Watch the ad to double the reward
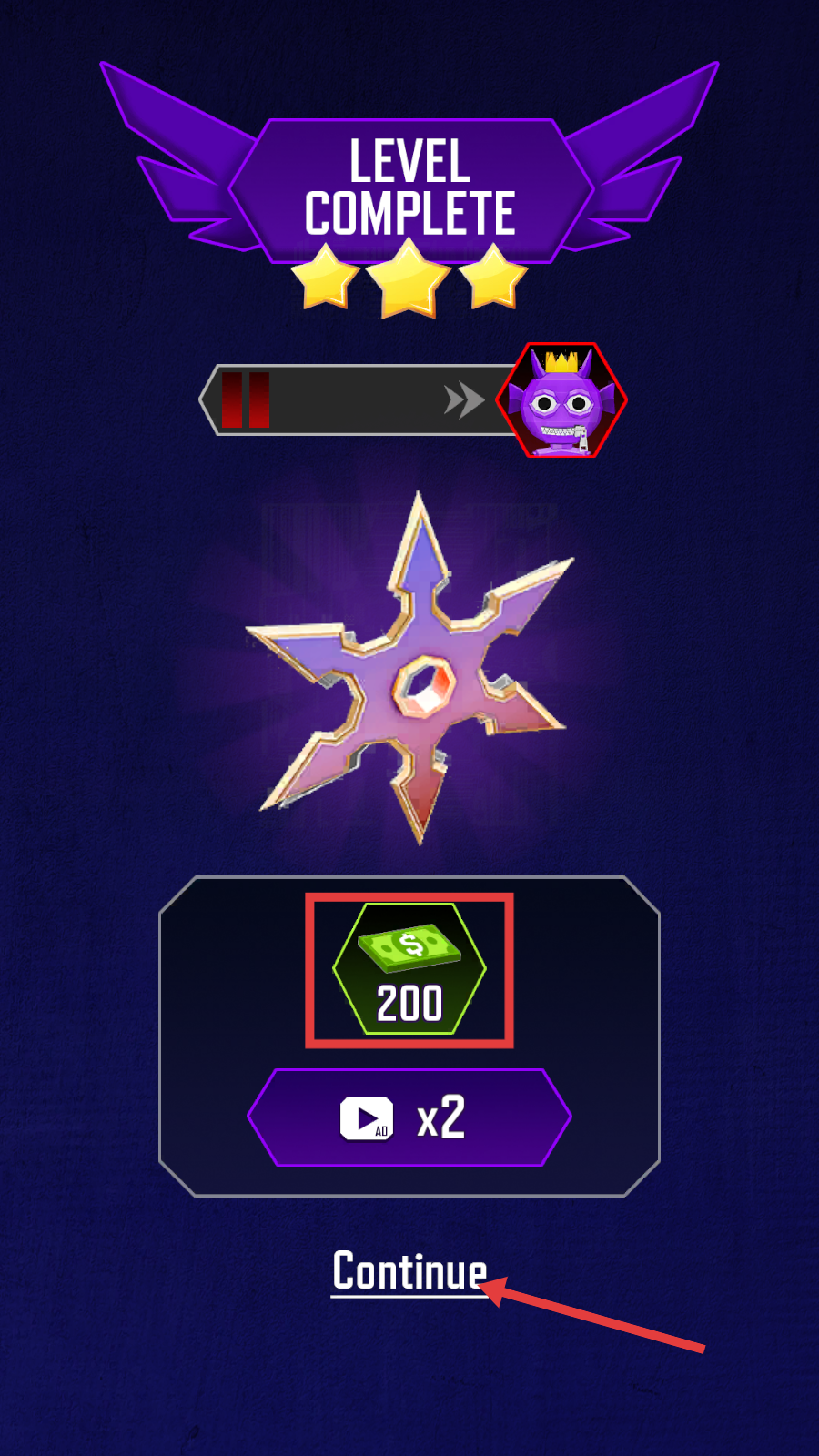819x1456 pixels. [x=409, y=1117]
